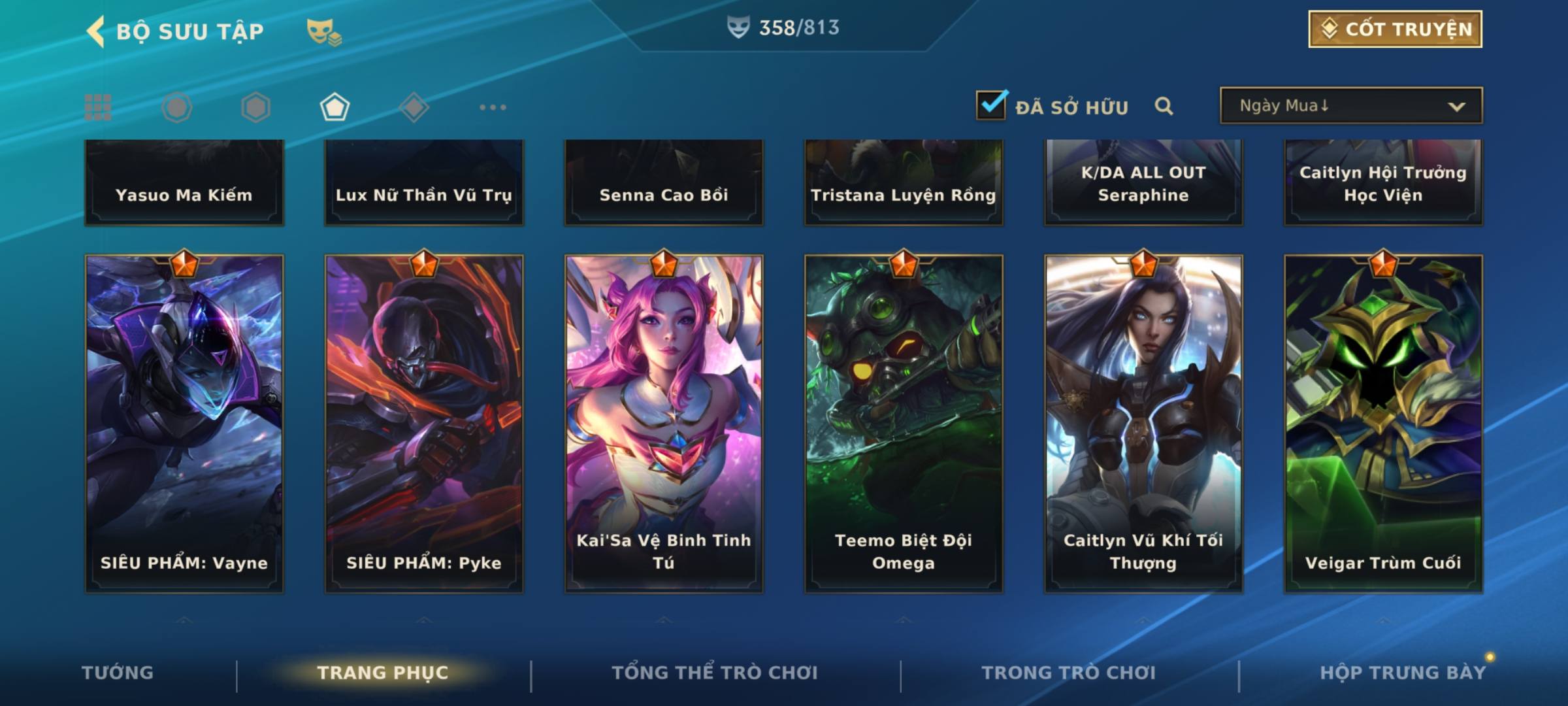Image resolution: width=1568 pixels, height=706 pixels.
Task: Select the diamond rarity filter icon
Action: (x=414, y=107)
